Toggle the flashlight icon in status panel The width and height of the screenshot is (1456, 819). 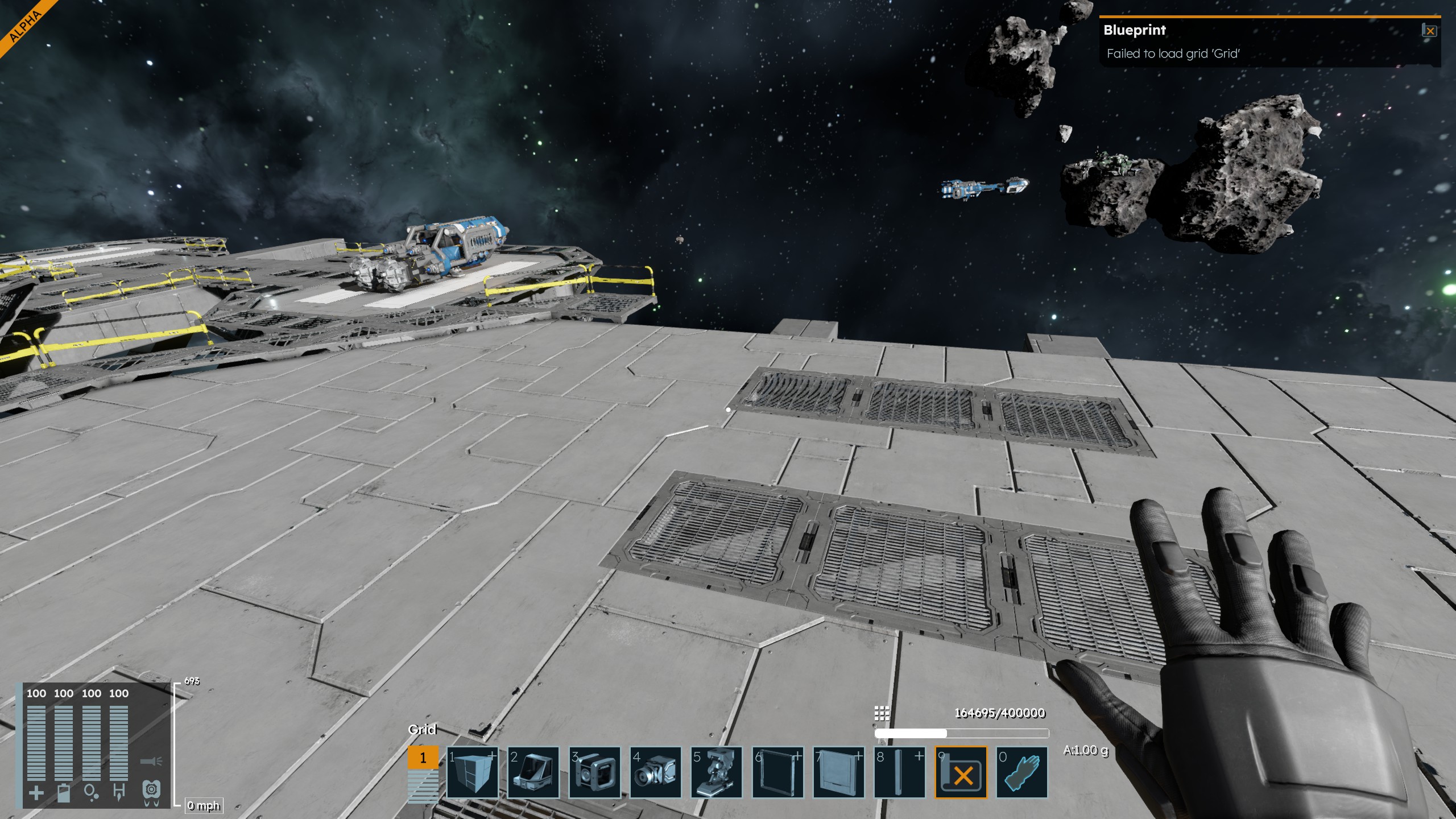pyautogui.click(x=151, y=761)
